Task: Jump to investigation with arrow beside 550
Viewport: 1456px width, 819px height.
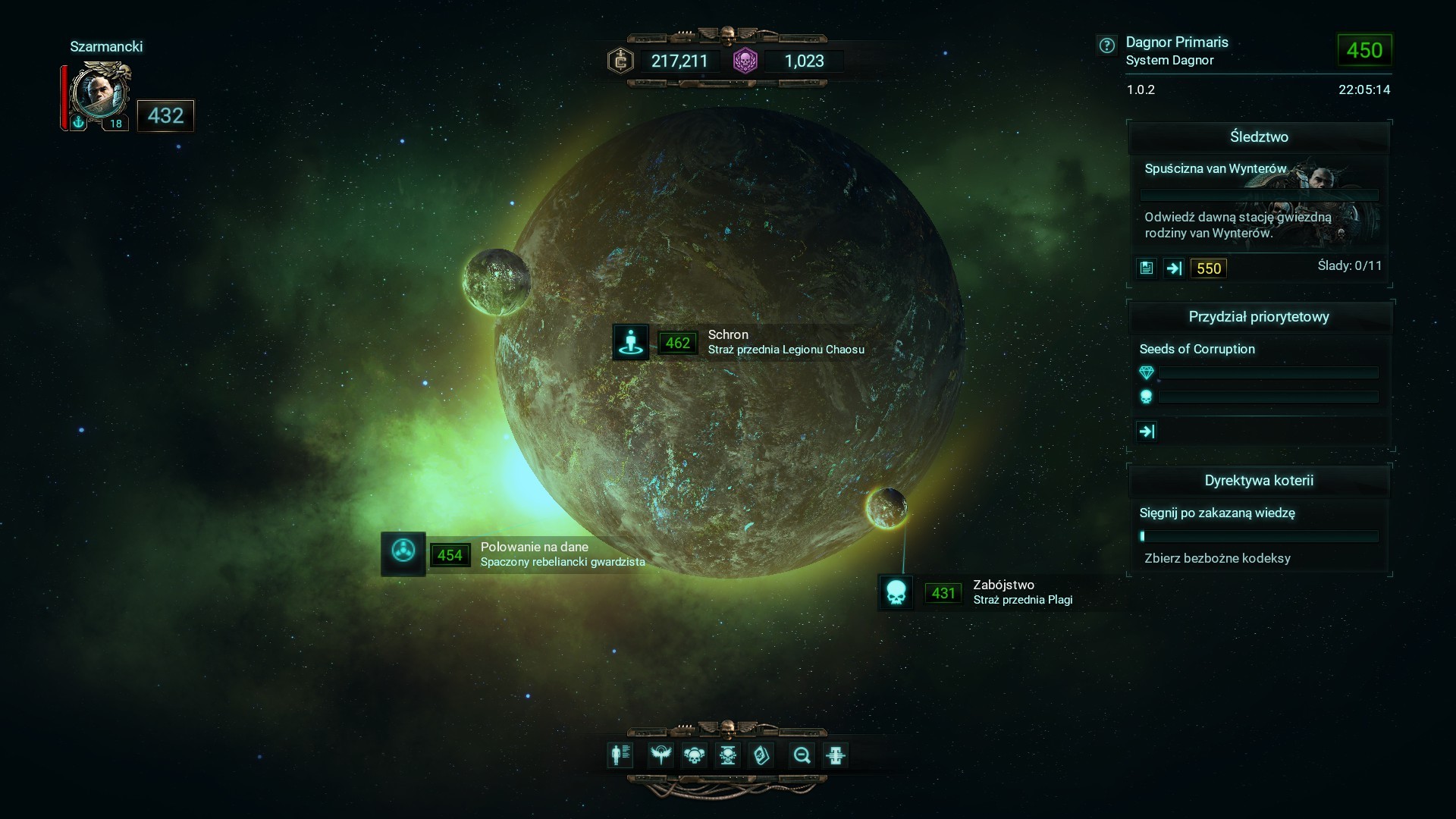Action: click(1174, 268)
